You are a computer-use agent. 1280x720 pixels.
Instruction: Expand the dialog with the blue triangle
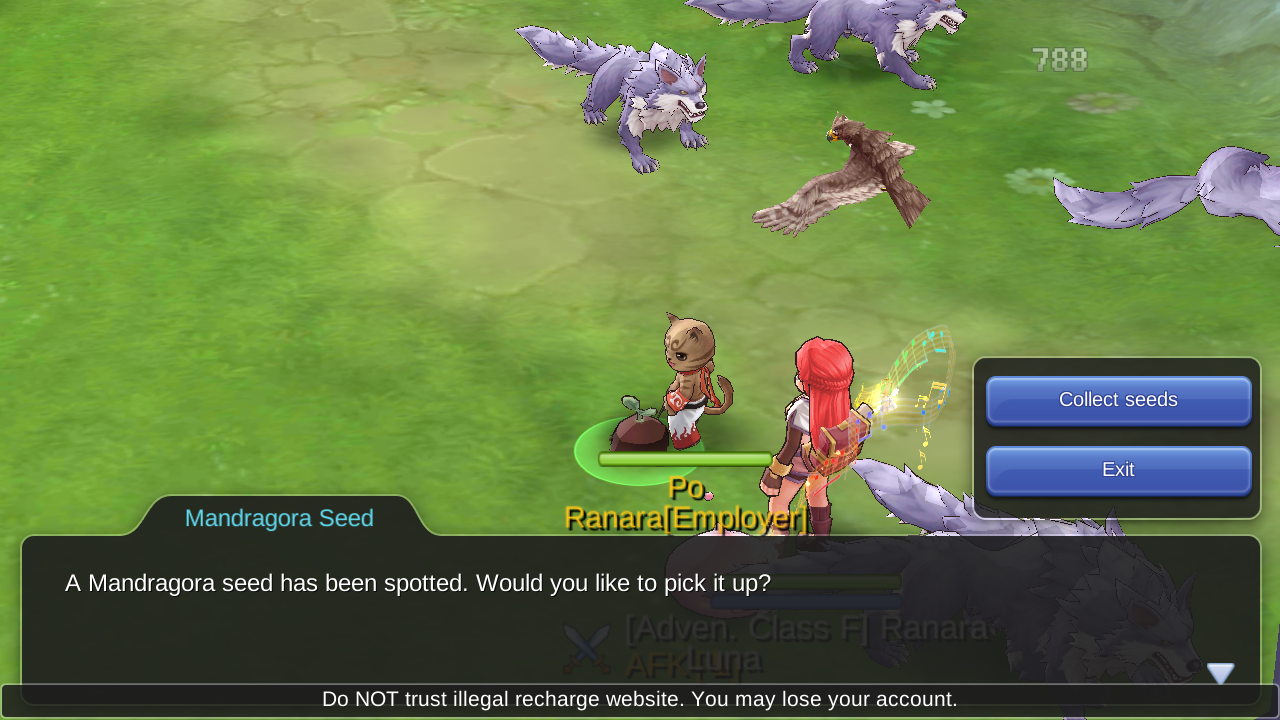(1221, 673)
